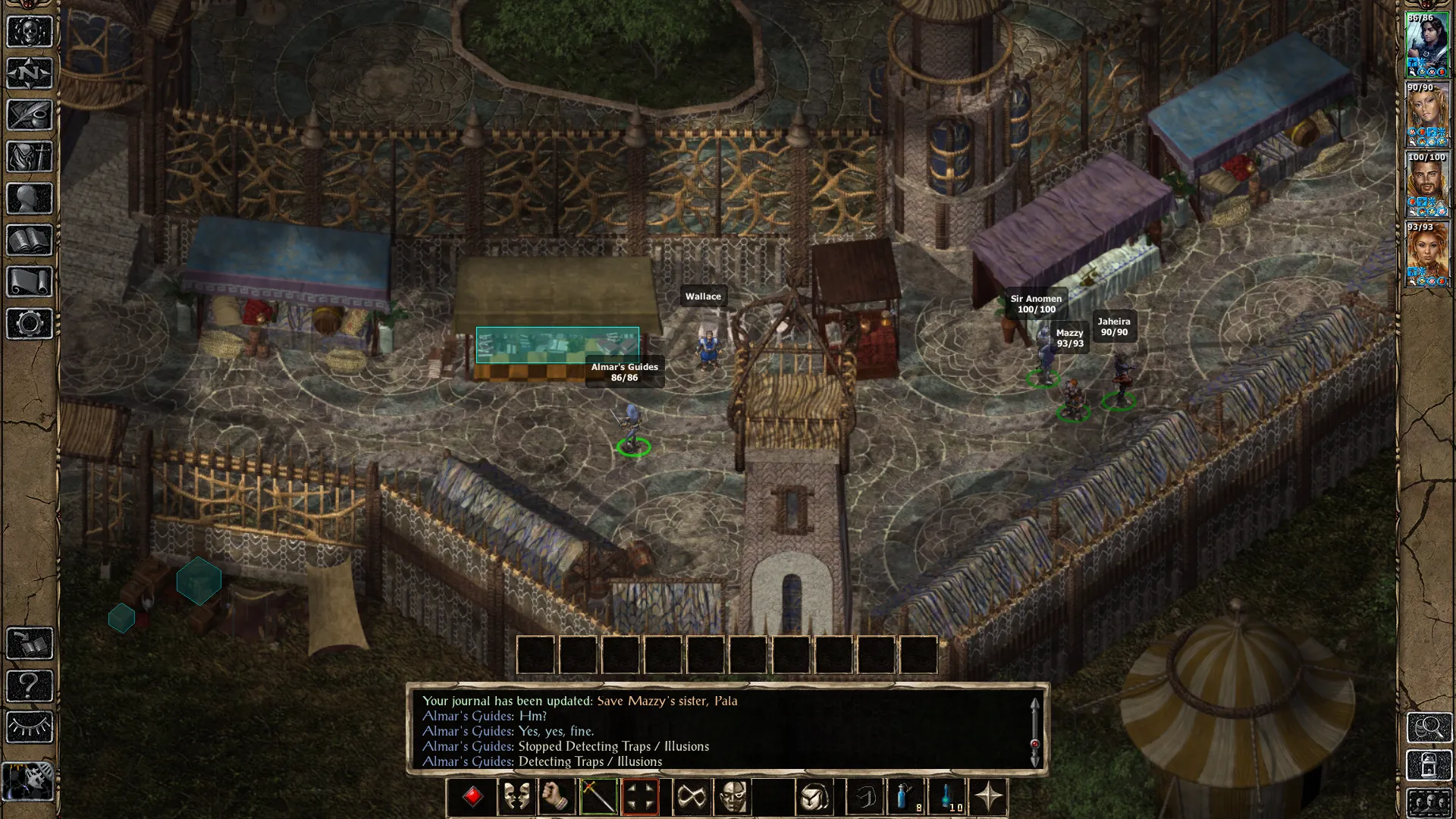The width and height of the screenshot is (1456, 819).
Task: Select Sir Anomen's bearded portrait
Action: pyautogui.click(x=1427, y=184)
